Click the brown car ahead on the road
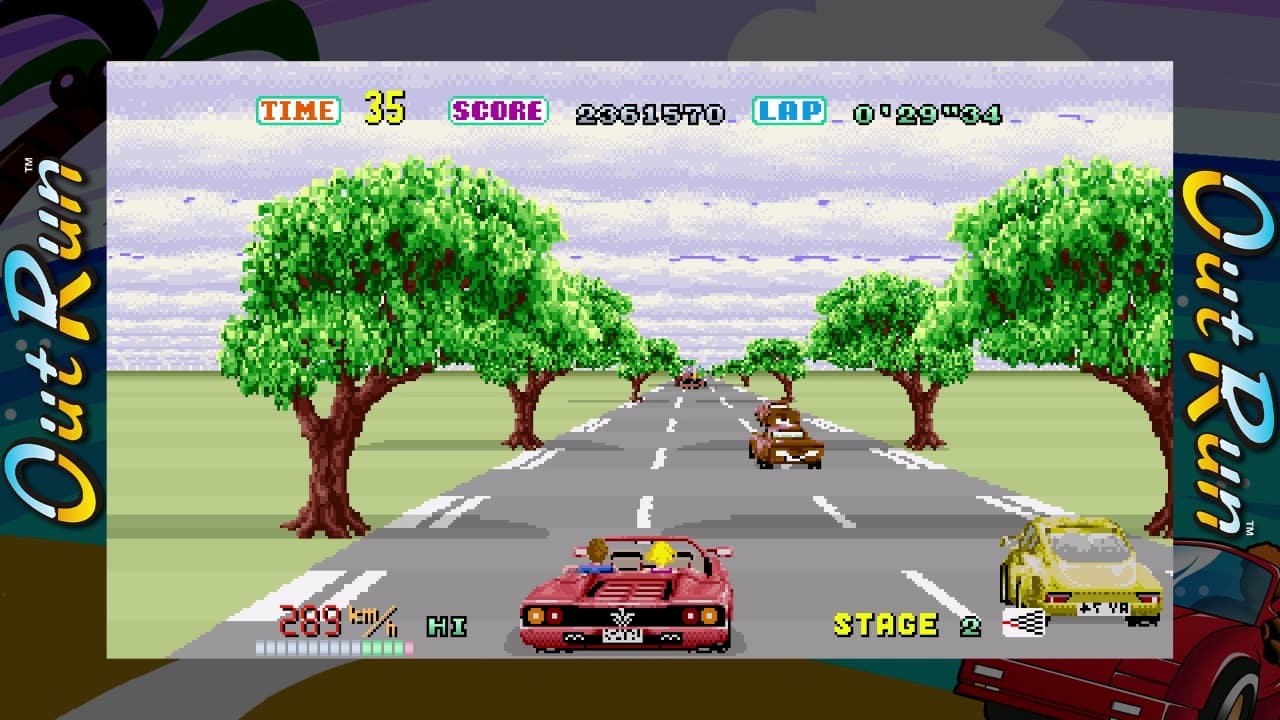 tap(785, 440)
